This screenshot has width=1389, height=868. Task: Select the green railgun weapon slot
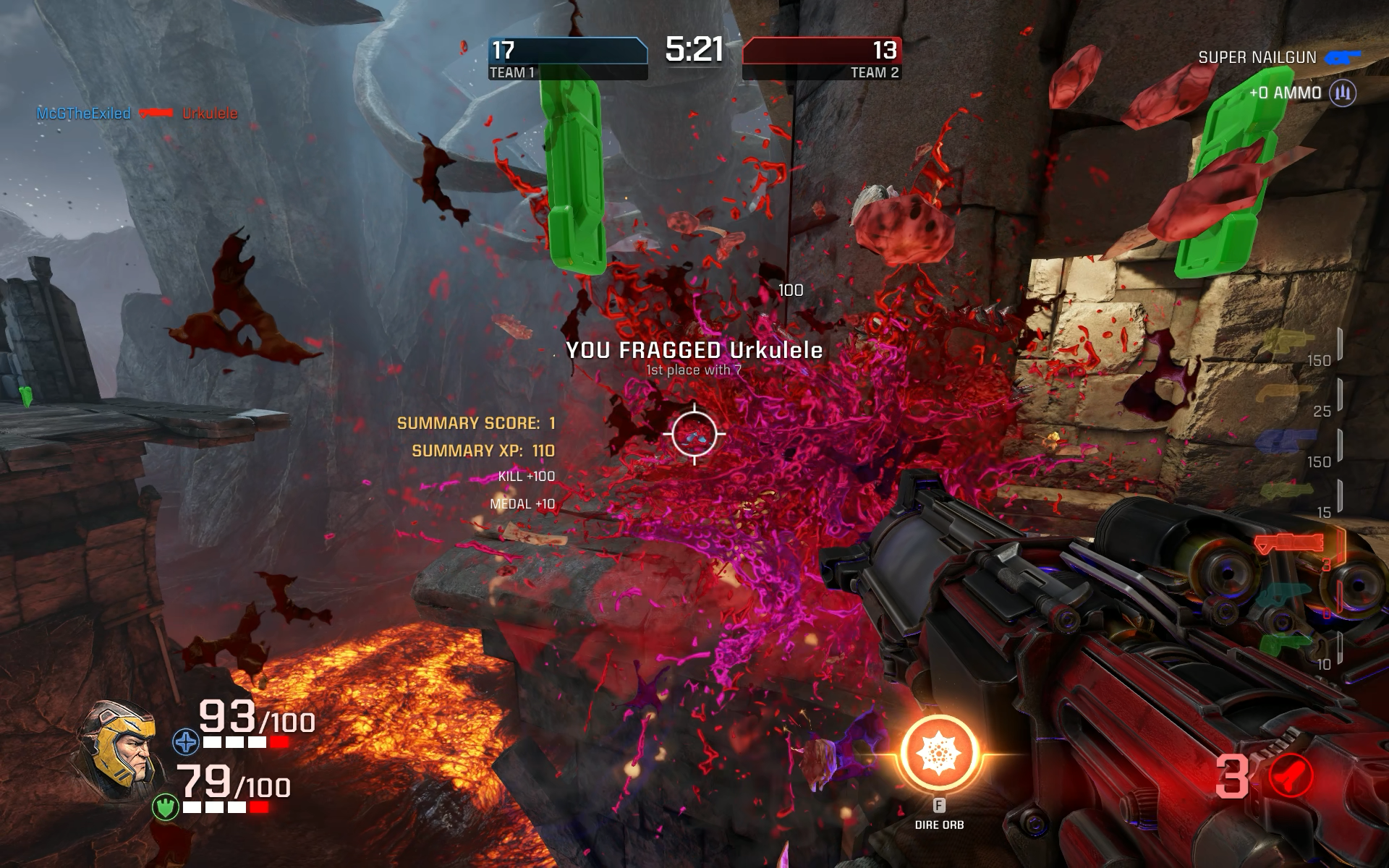[x=1285, y=642]
